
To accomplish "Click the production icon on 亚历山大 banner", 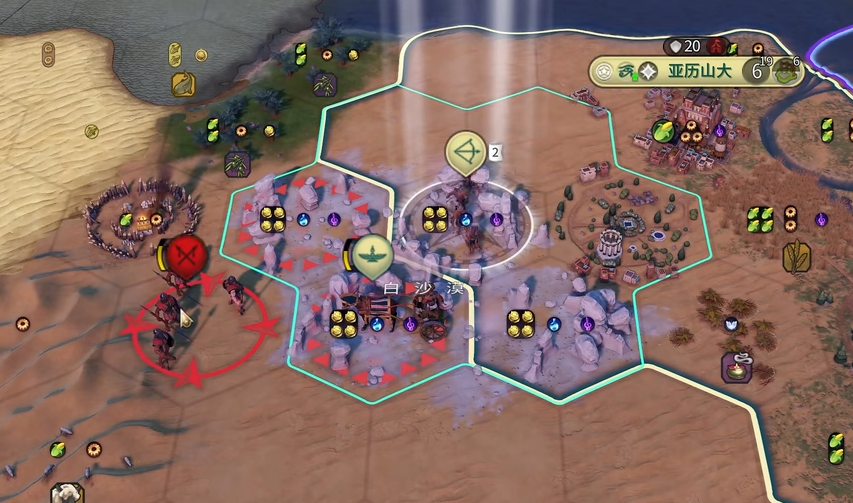I will click(787, 72).
